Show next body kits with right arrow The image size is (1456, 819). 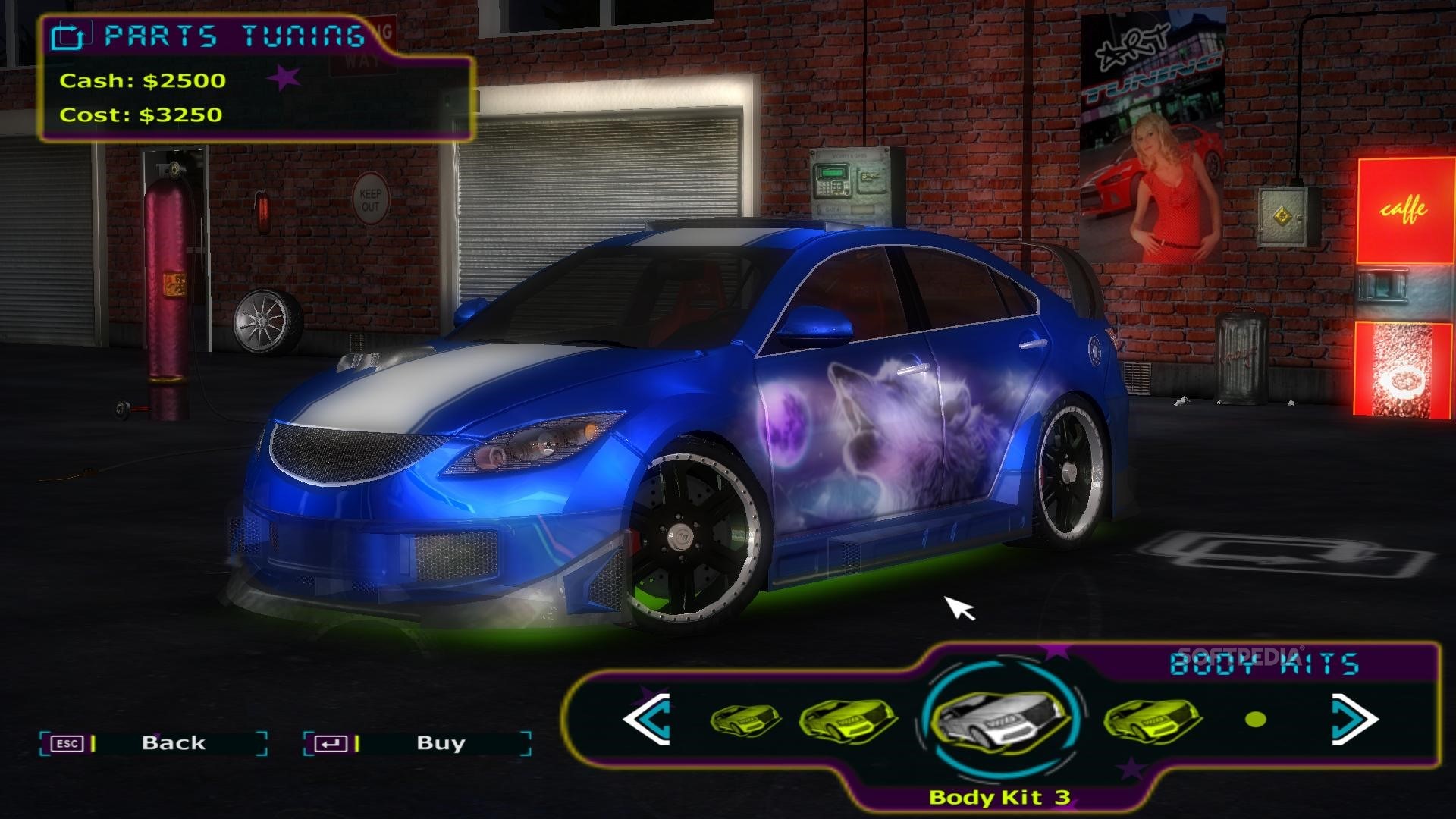click(1354, 718)
